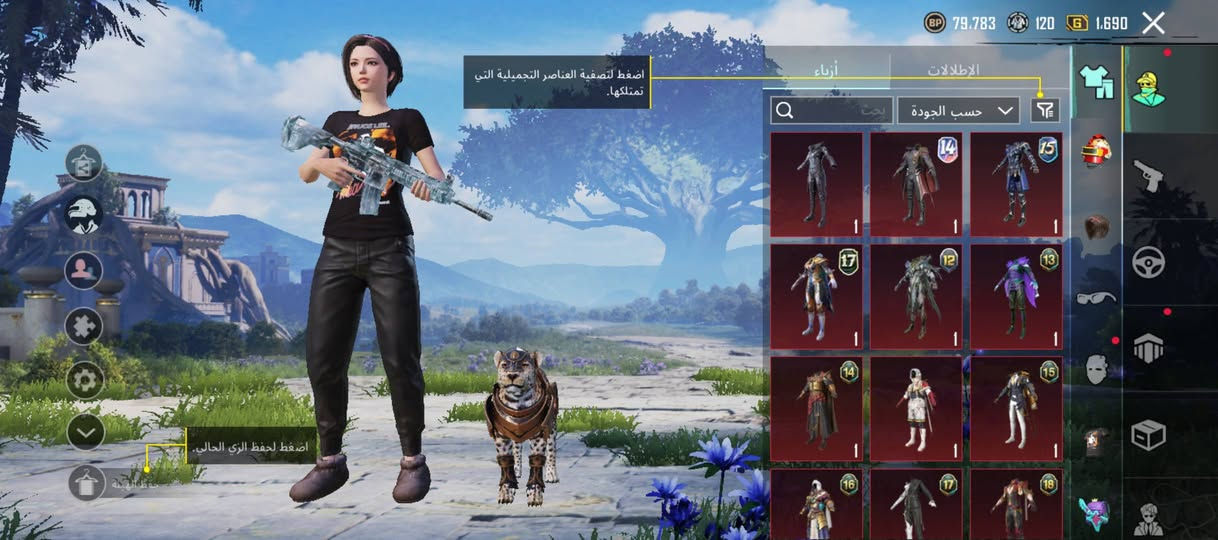
Task: Pick the white and red hooded outfit
Action: (916, 408)
